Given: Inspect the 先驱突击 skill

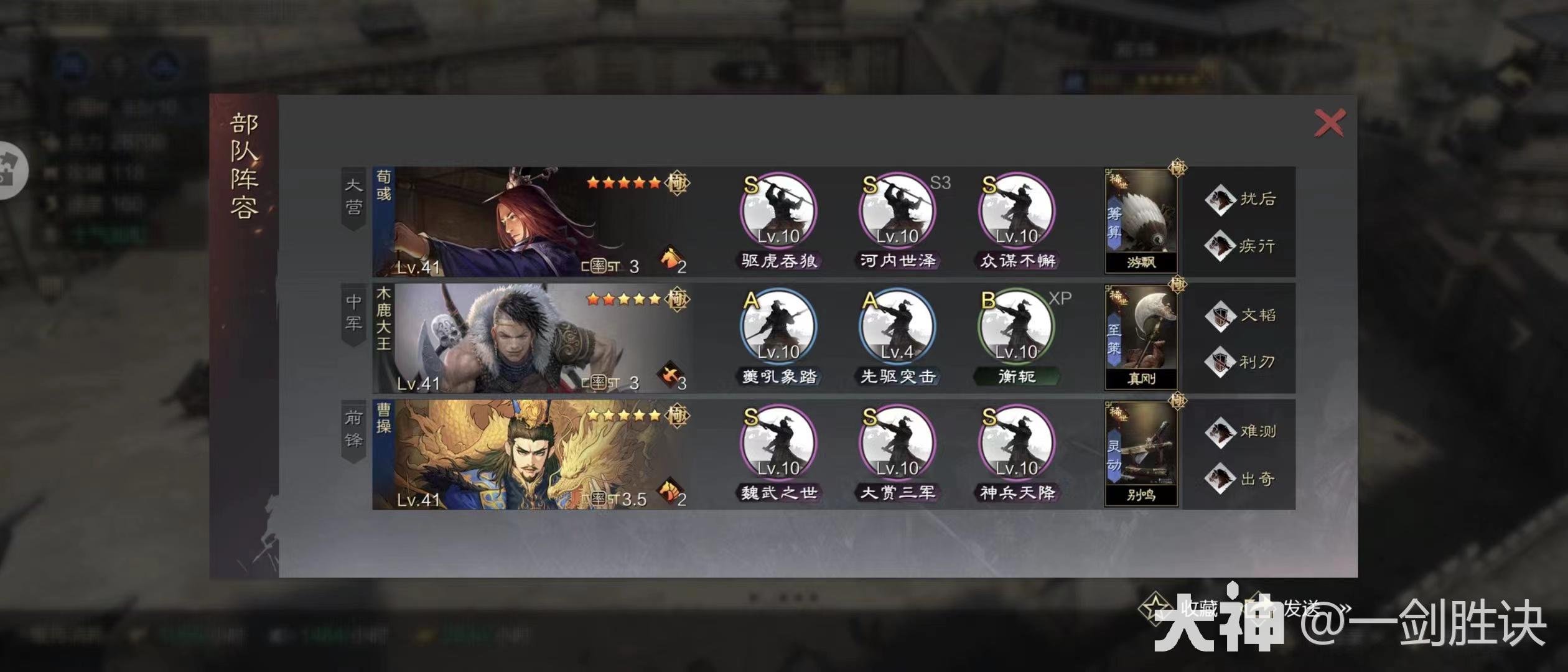Looking at the screenshot, I should pyautogui.click(x=897, y=328).
